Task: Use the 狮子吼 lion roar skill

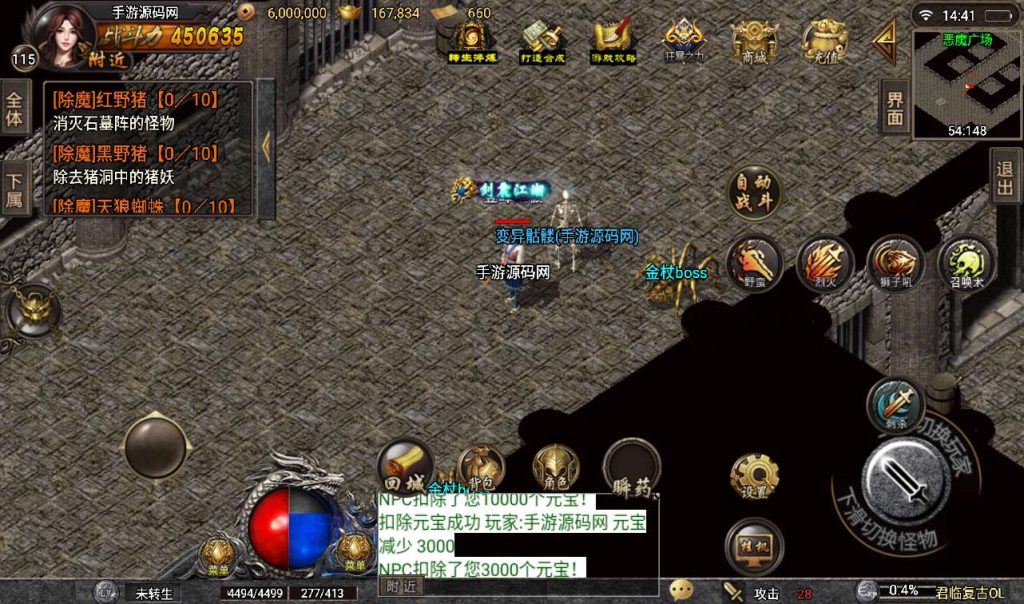Action: (895, 264)
